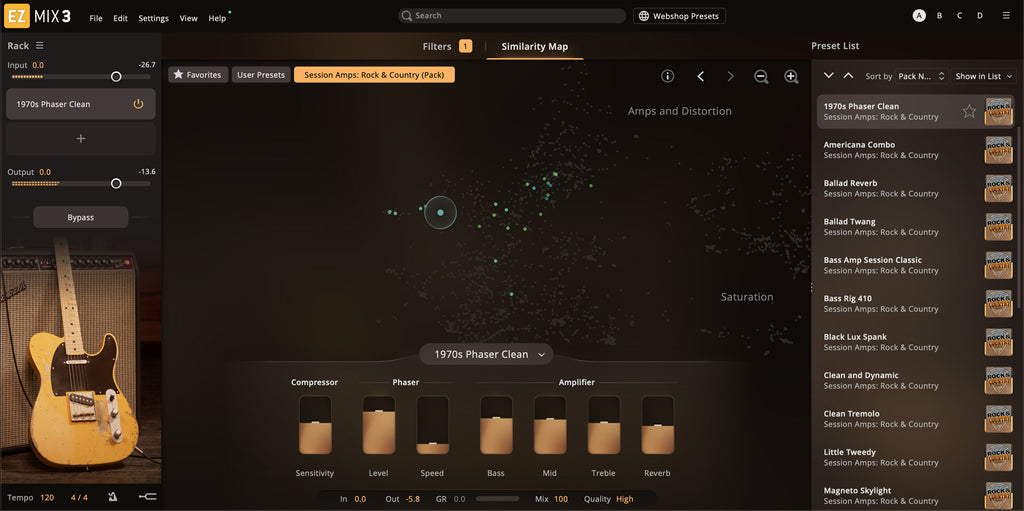
Task: Click the preset Search field
Action: (x=511, y=16)
